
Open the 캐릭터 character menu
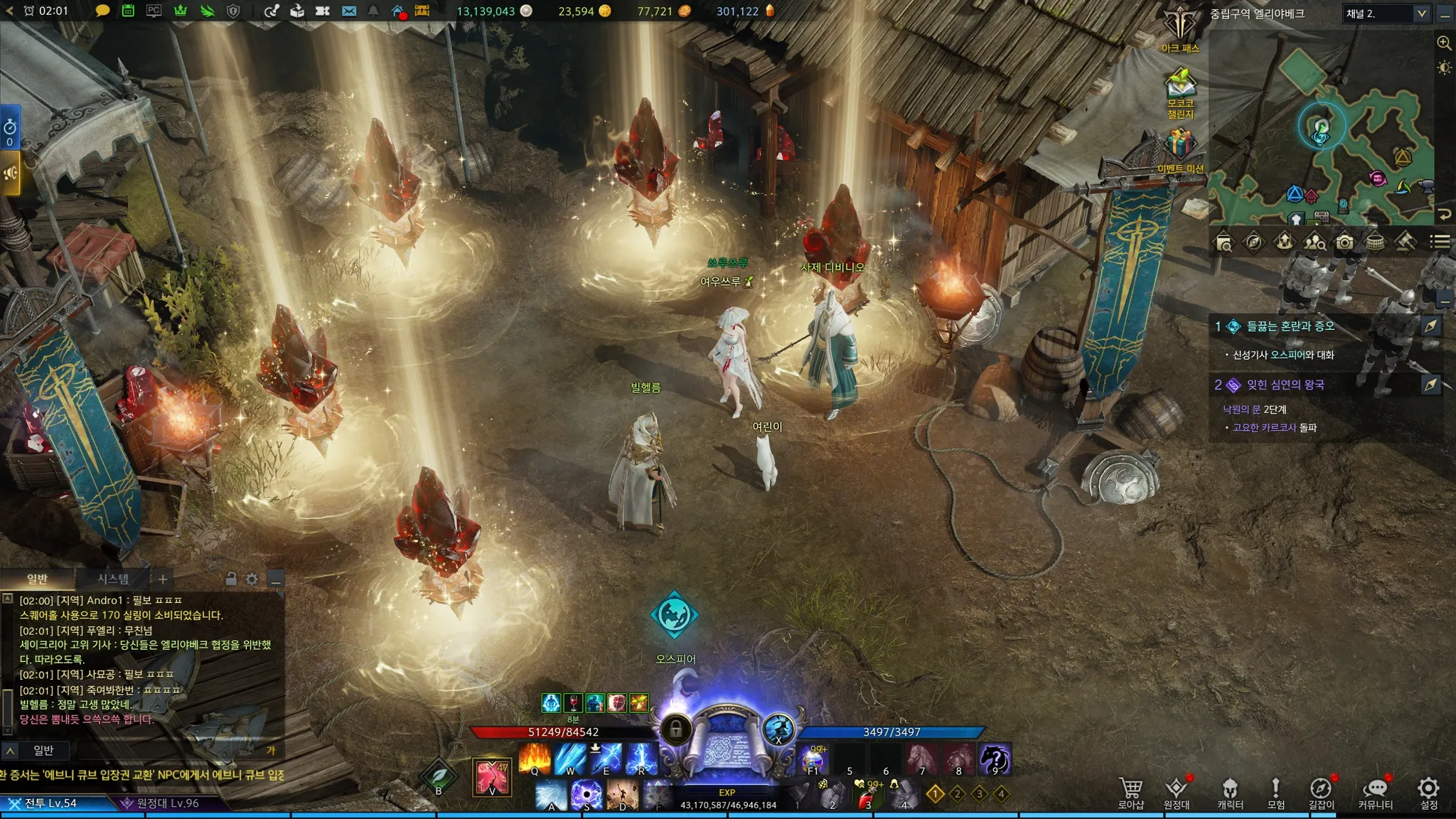pos(1230,791)
